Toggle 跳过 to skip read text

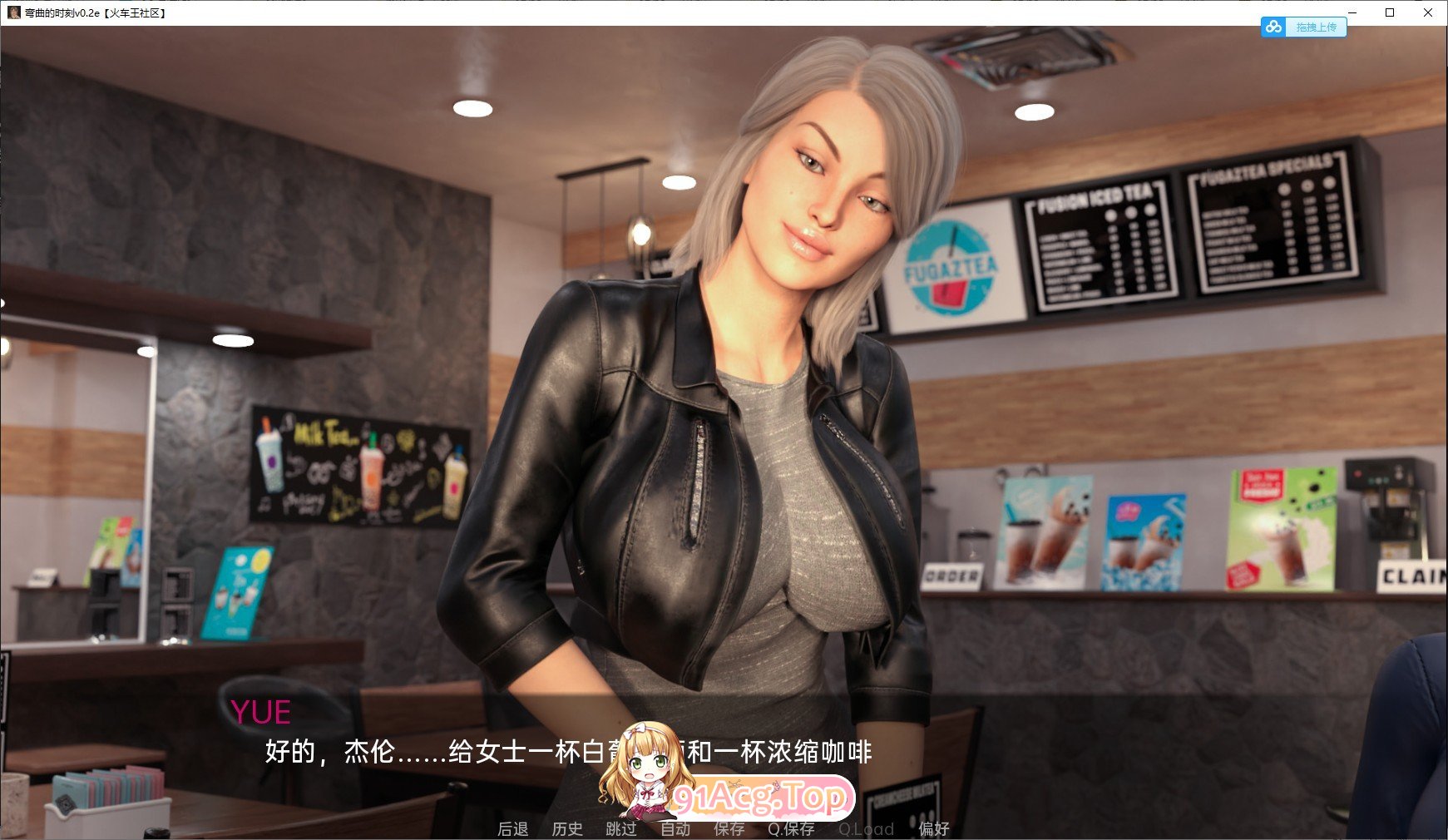pyautogui.click(x=622, y=829)
